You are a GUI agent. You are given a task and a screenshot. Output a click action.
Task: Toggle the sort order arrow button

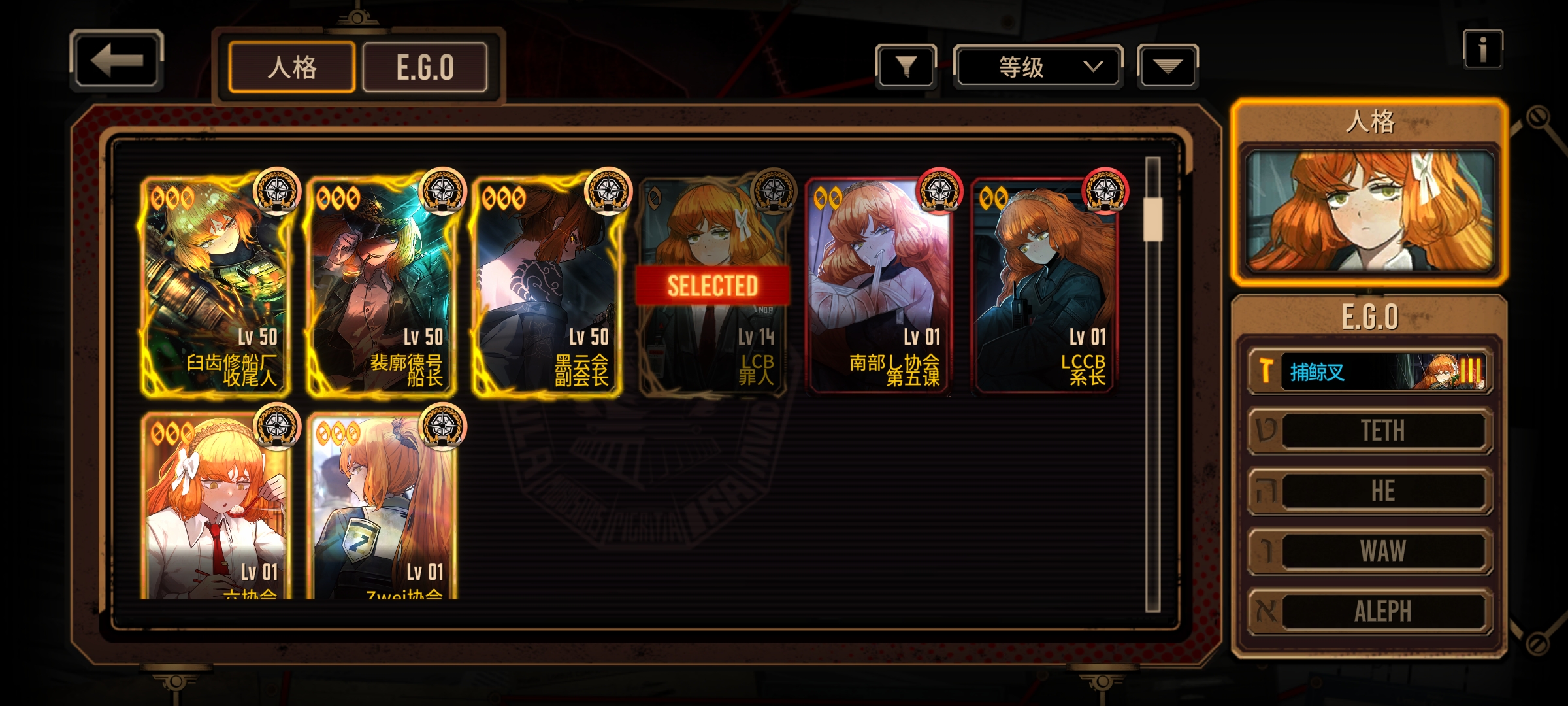point(1168,66)
